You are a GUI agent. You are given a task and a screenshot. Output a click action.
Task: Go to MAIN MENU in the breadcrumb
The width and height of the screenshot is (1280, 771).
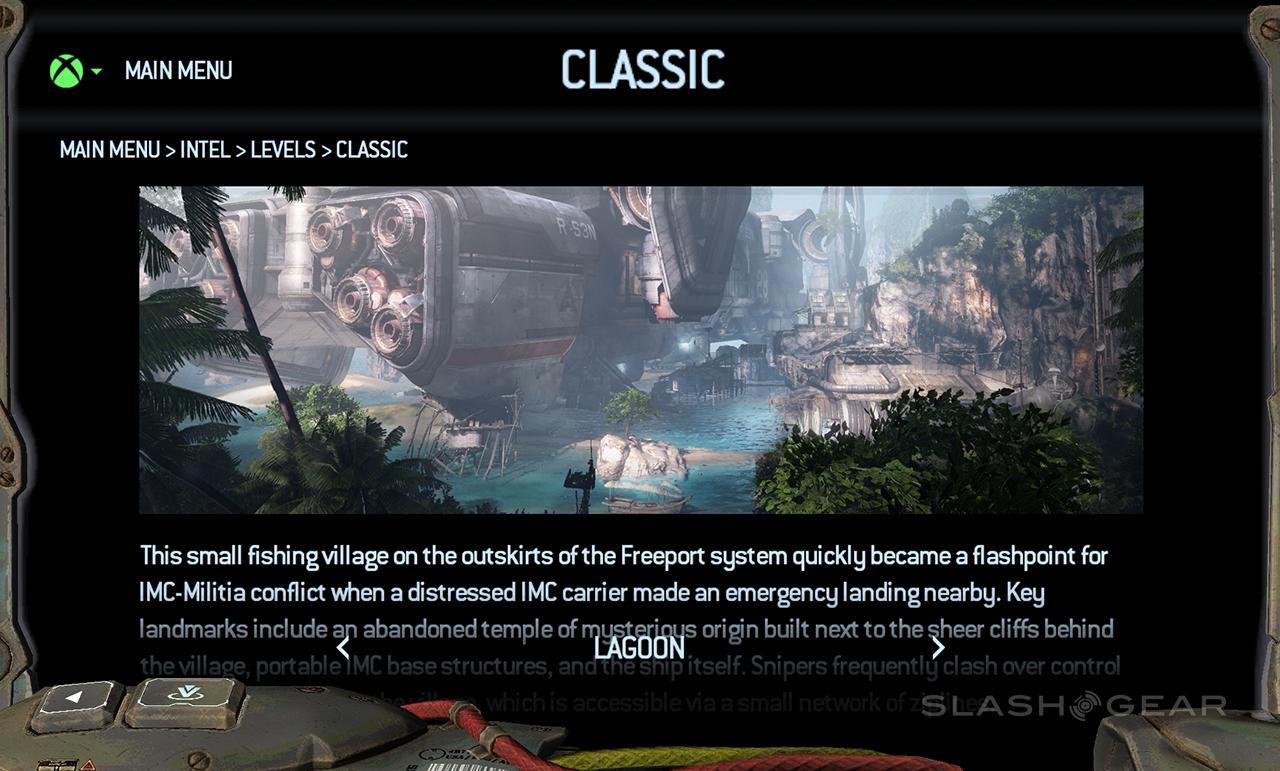(110, 150)
